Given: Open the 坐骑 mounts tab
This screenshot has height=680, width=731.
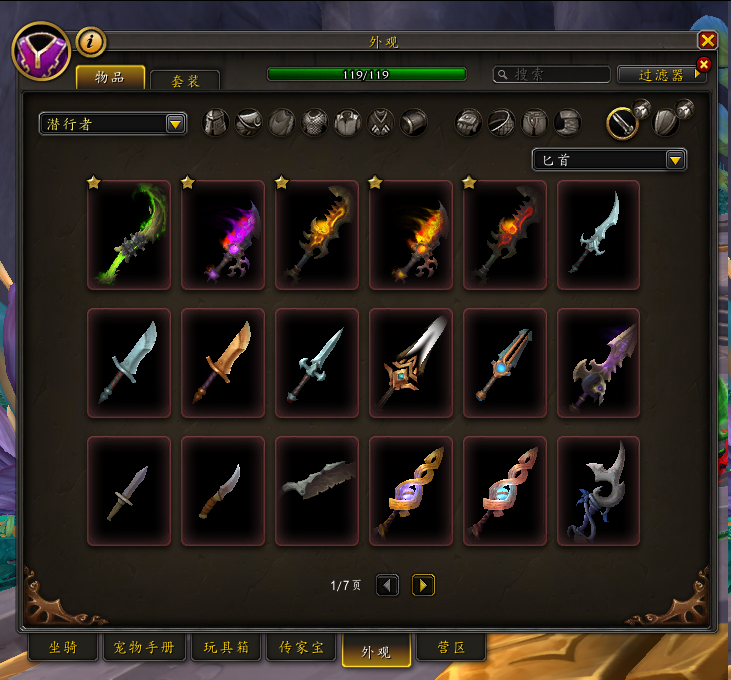Looking at the screenshot, I should click(x=62, y=648).
